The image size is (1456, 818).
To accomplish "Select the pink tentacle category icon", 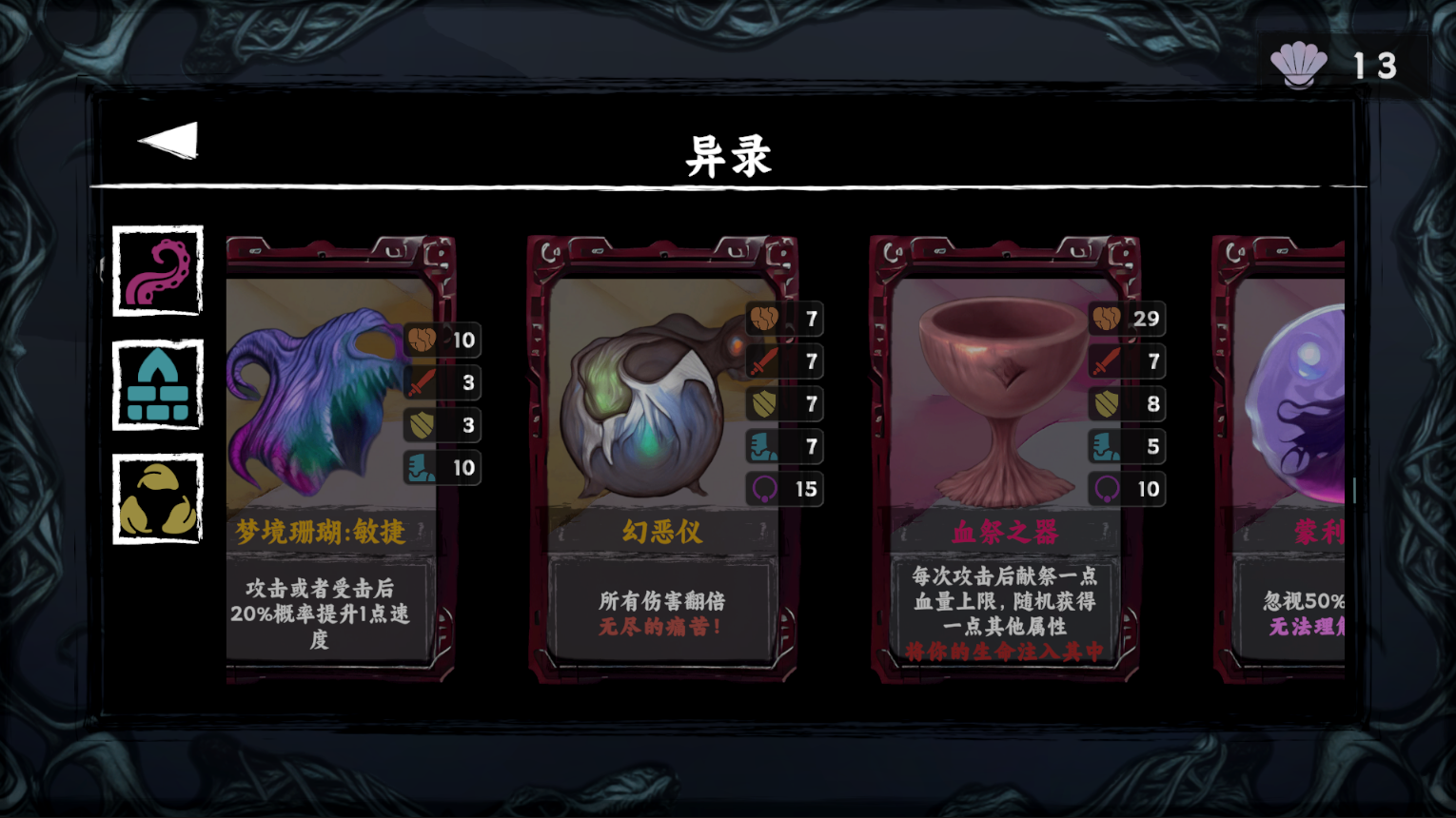I will tap(158, 272).
